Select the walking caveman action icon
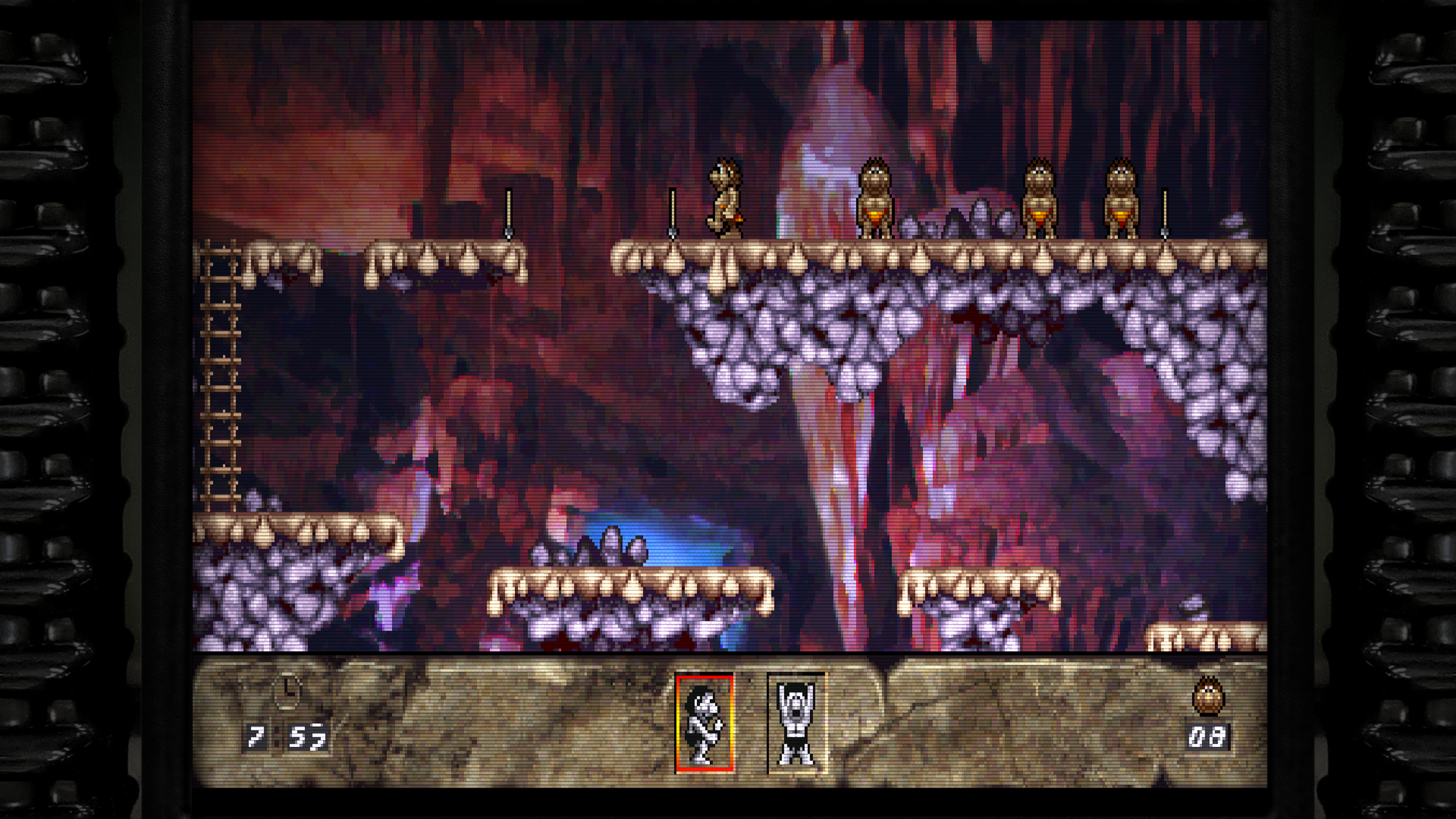 704,723
